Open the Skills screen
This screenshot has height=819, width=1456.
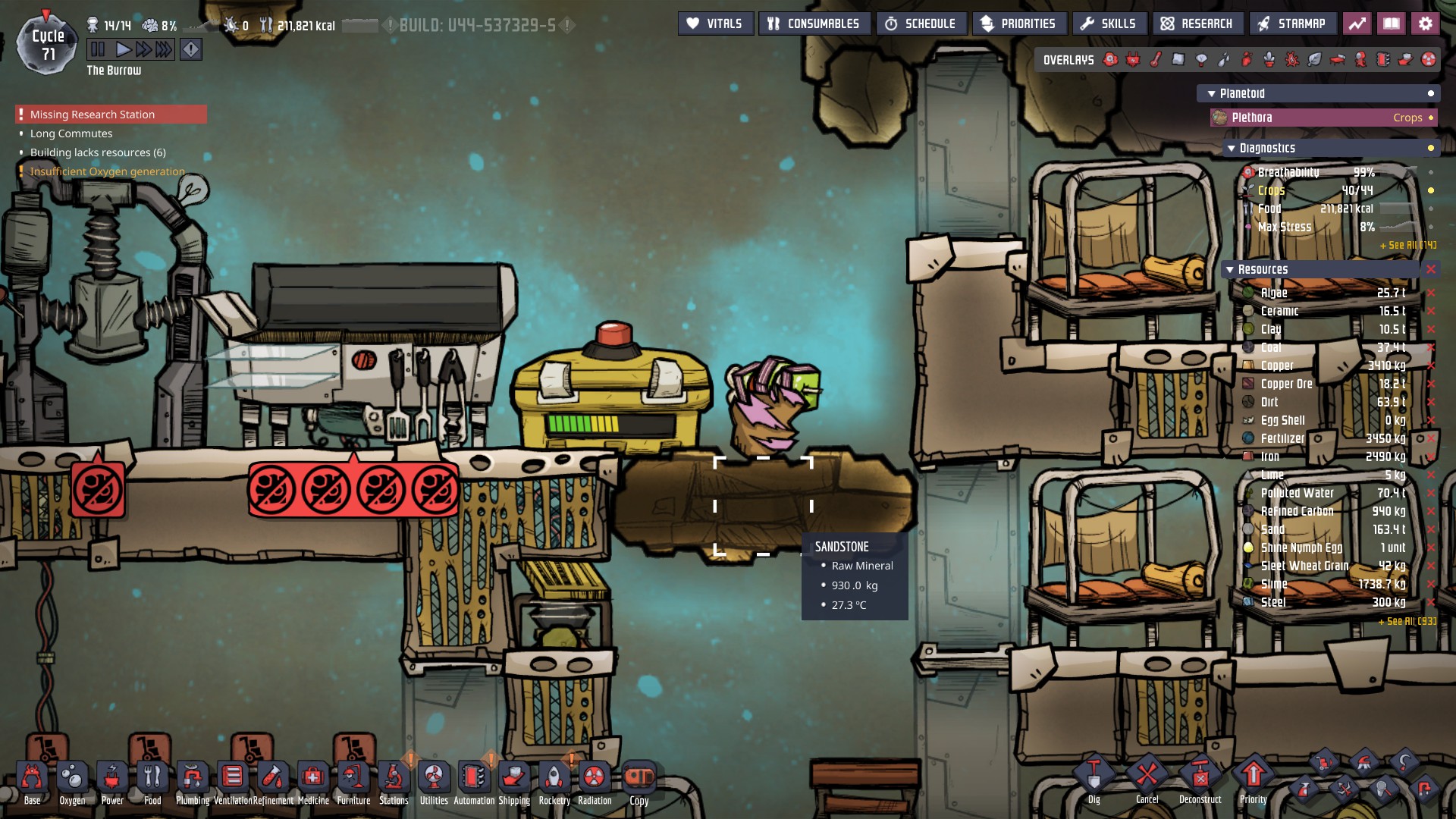click(x=1108, y=24)
